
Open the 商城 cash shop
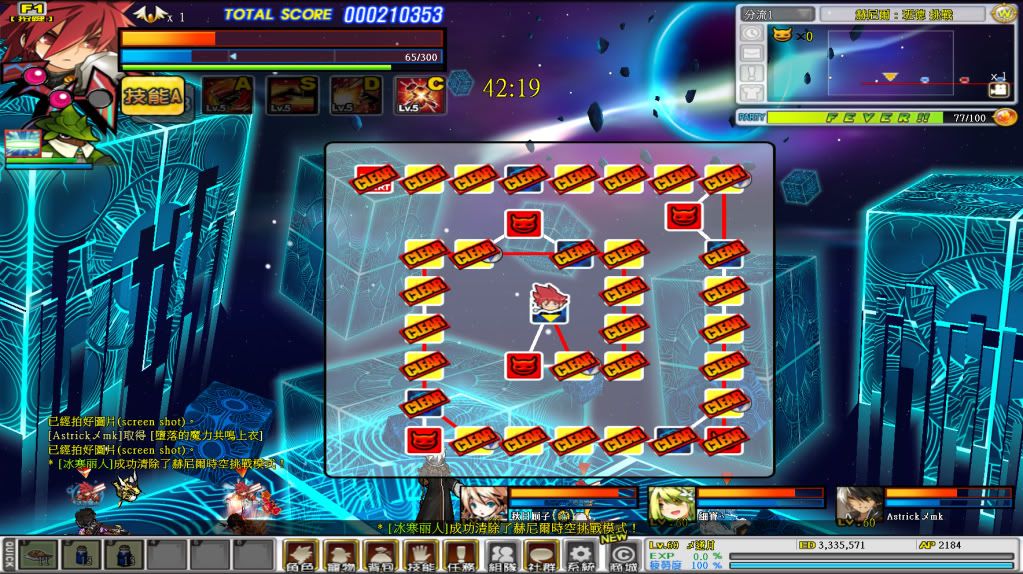click(622, 555)
